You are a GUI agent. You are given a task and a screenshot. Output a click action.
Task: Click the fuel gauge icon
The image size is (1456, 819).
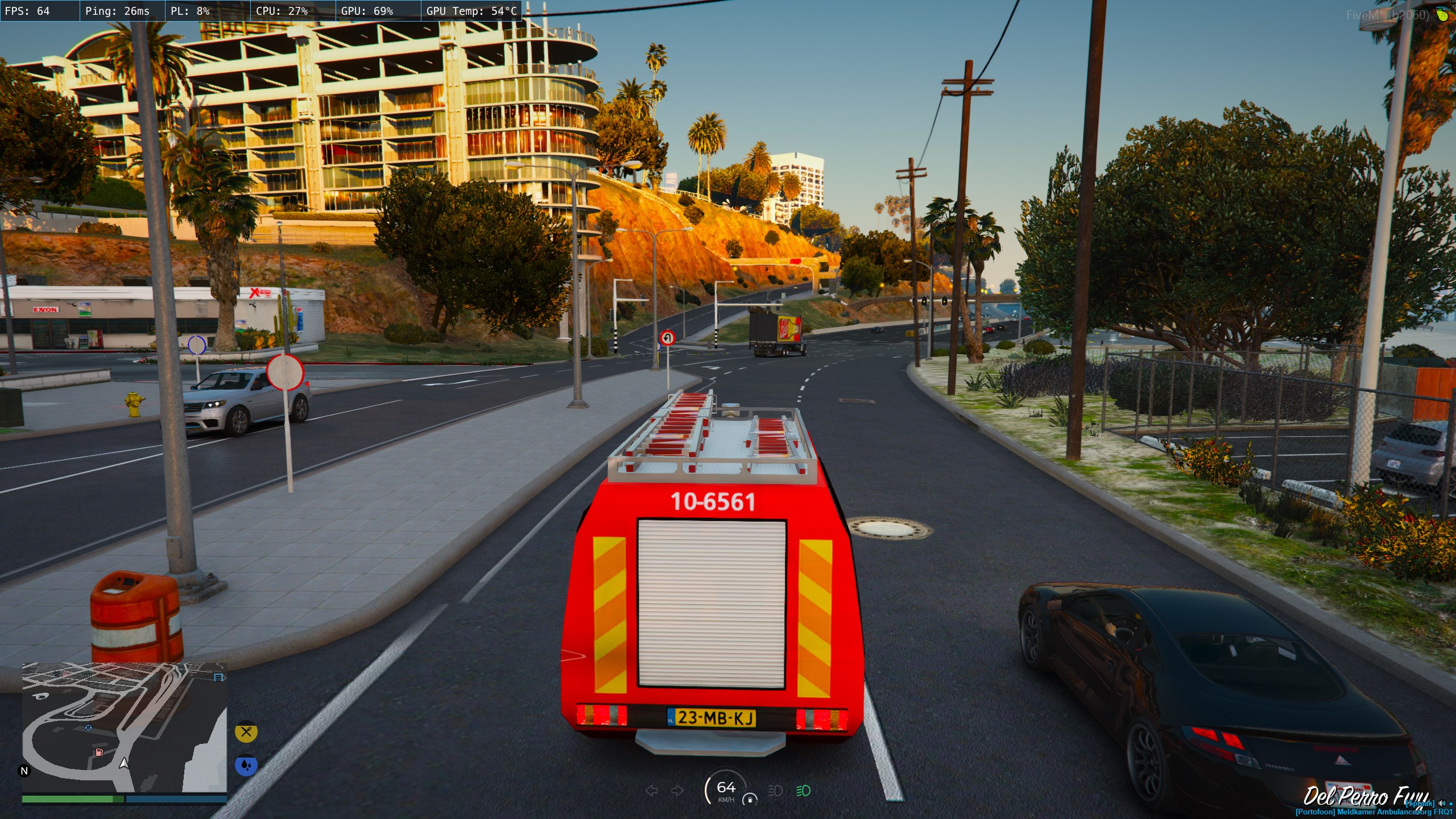click(x=750, y=799)
